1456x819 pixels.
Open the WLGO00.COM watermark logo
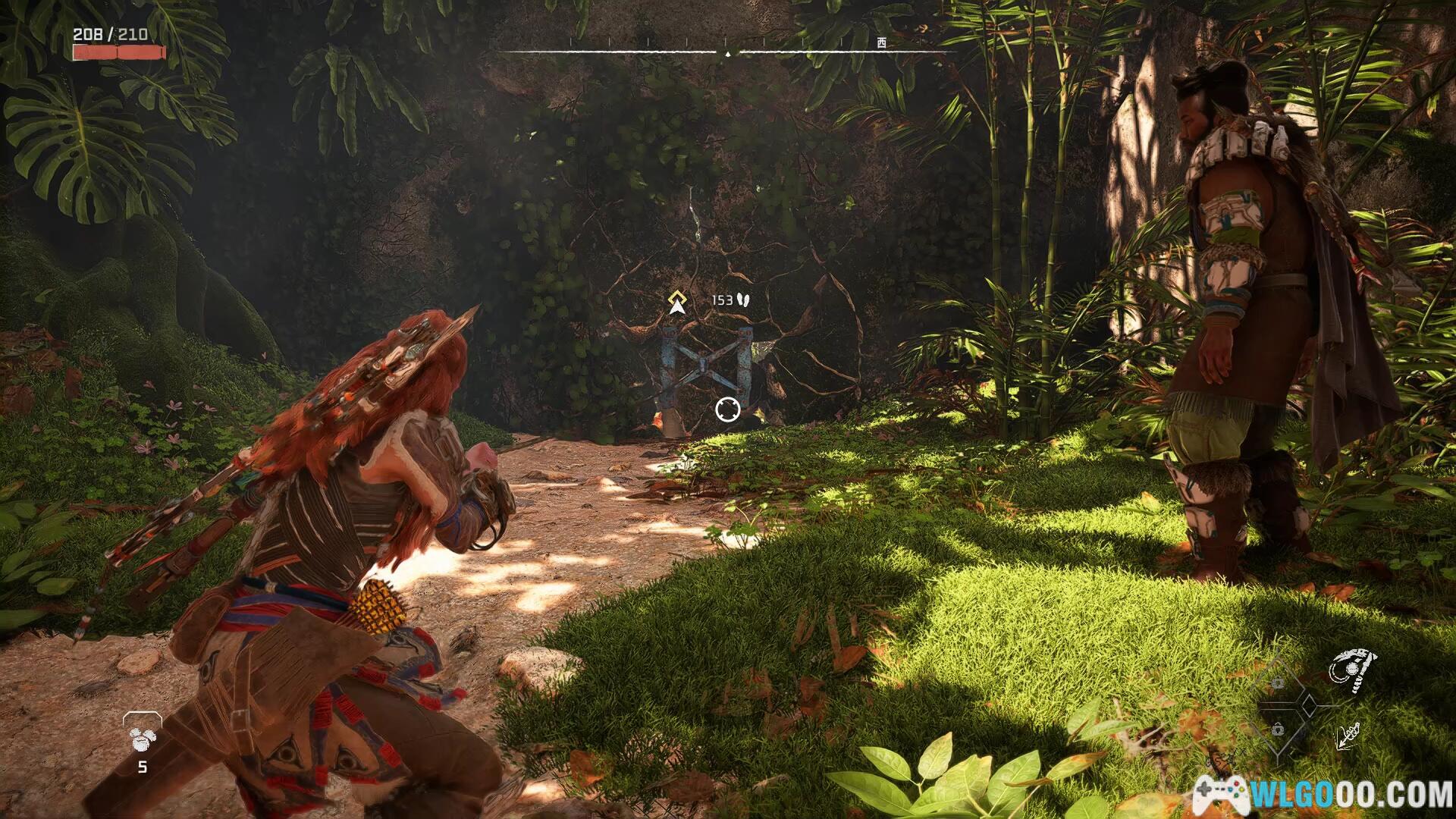1323,795
